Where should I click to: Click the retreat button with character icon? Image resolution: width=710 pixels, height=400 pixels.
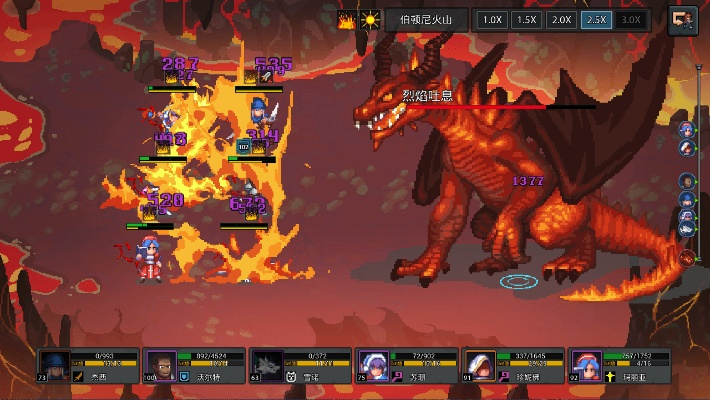(684, 20)
